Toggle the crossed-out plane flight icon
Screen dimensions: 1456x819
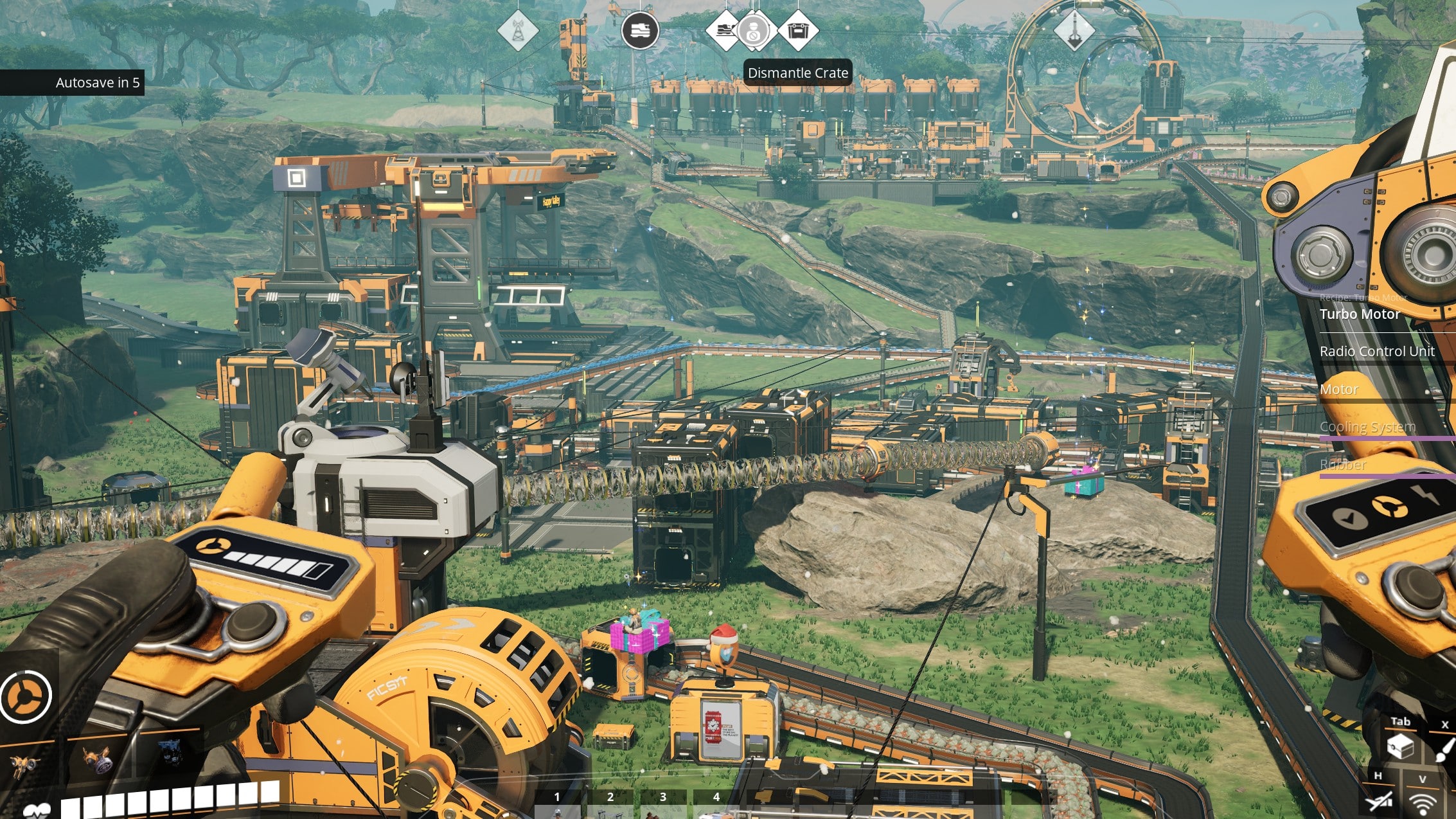pos(1378,802)
